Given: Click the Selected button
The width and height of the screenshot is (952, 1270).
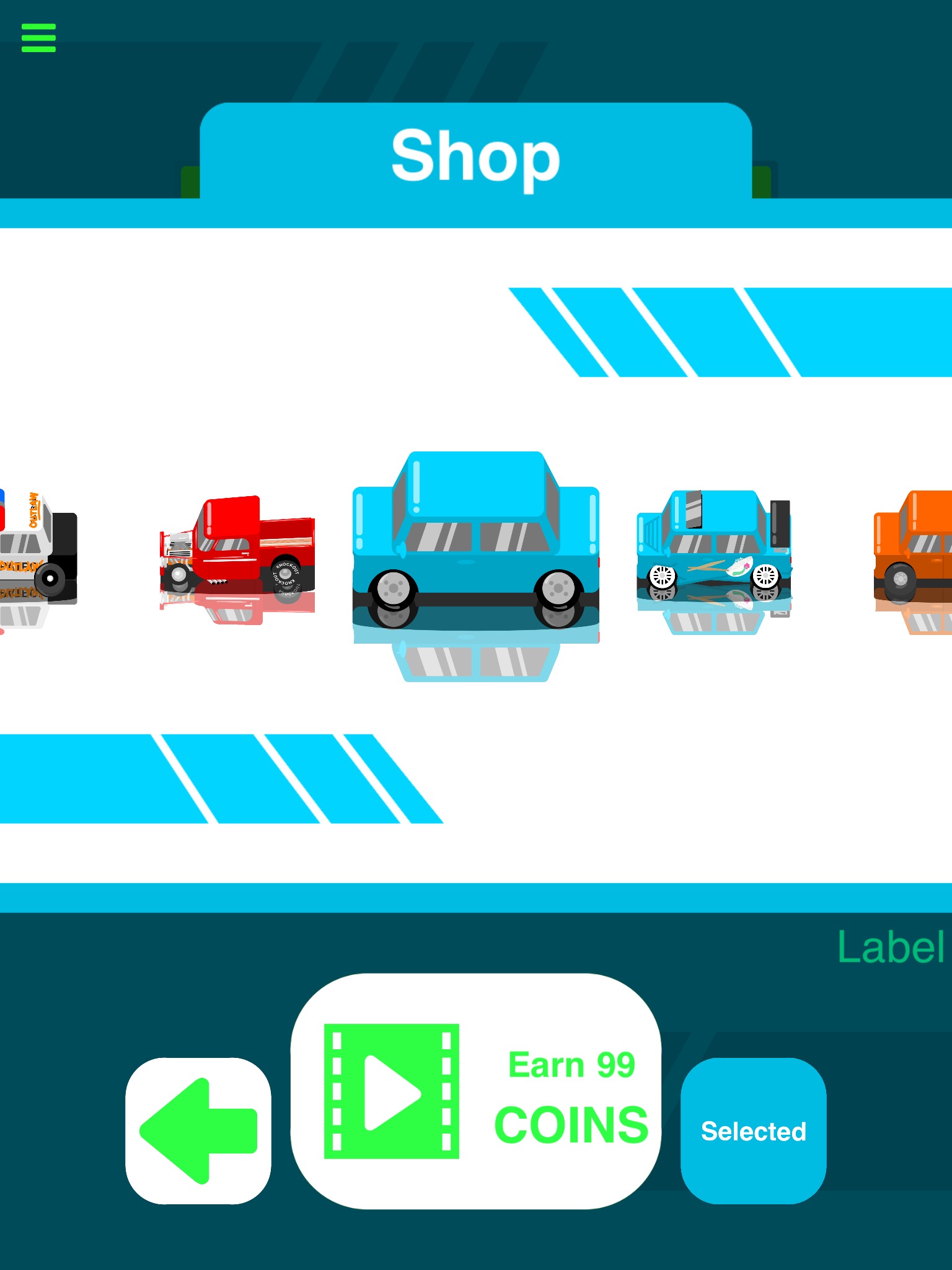Looking at the screenshot, I should [753, 1130].
